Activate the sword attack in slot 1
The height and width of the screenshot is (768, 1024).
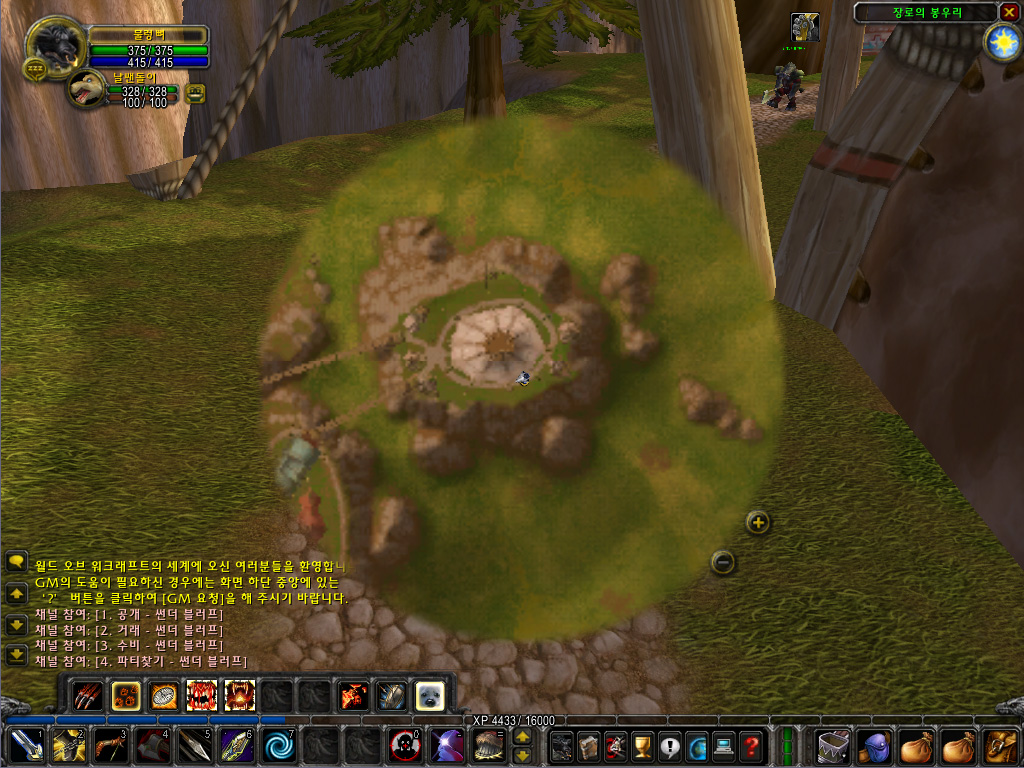(24, 746)
